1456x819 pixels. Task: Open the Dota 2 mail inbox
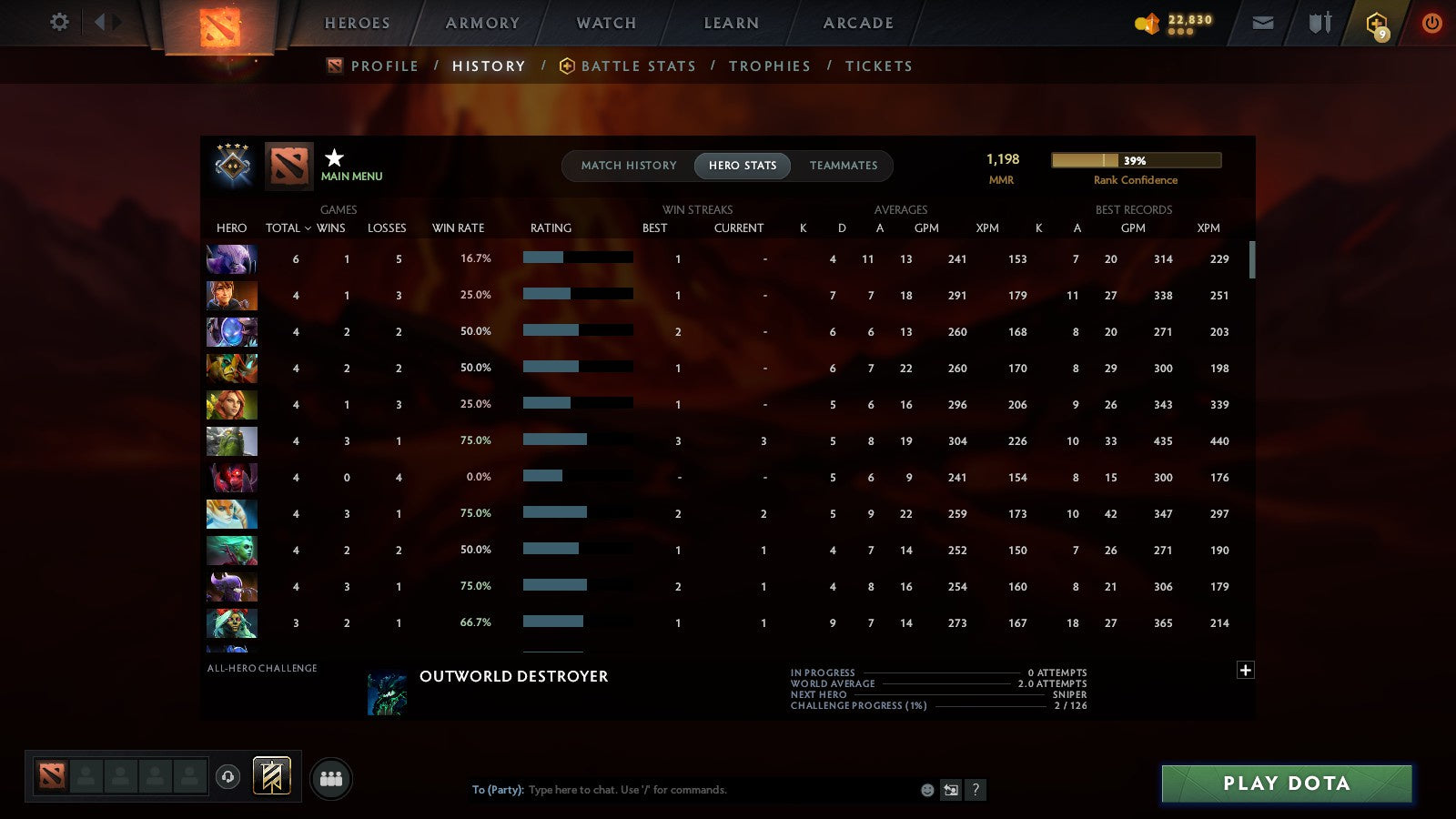click(1263, 23)
